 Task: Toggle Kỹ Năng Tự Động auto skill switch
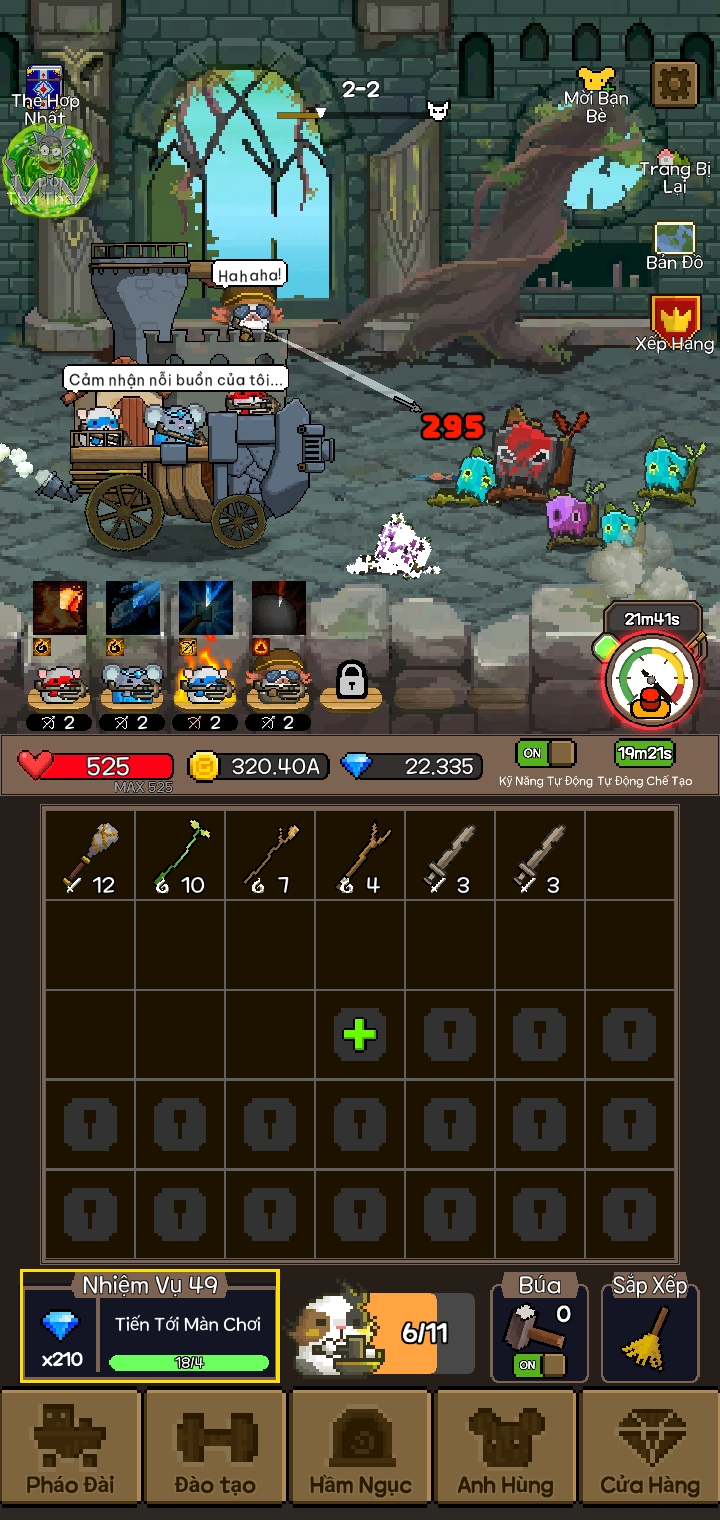(546, 753)
